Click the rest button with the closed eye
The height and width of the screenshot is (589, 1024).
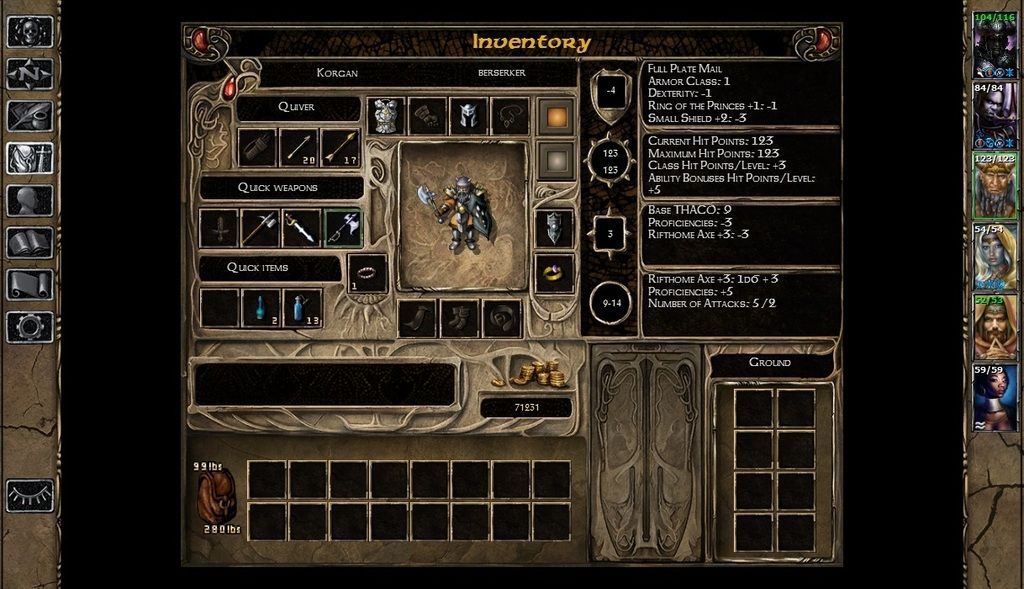[x=30, y=494]
